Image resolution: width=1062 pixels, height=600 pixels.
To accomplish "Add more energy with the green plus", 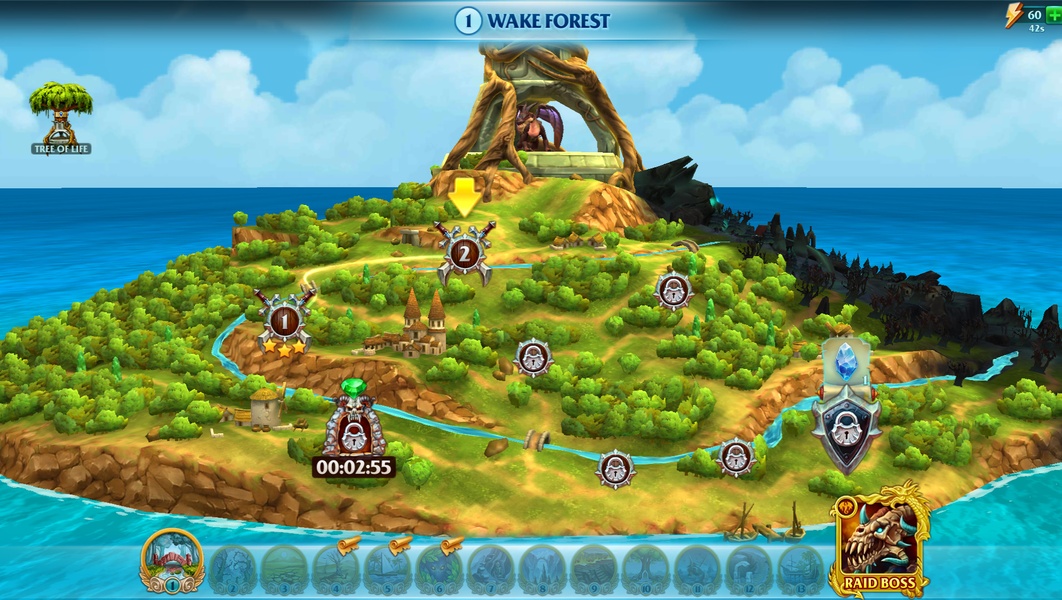I will (1052, 15).
